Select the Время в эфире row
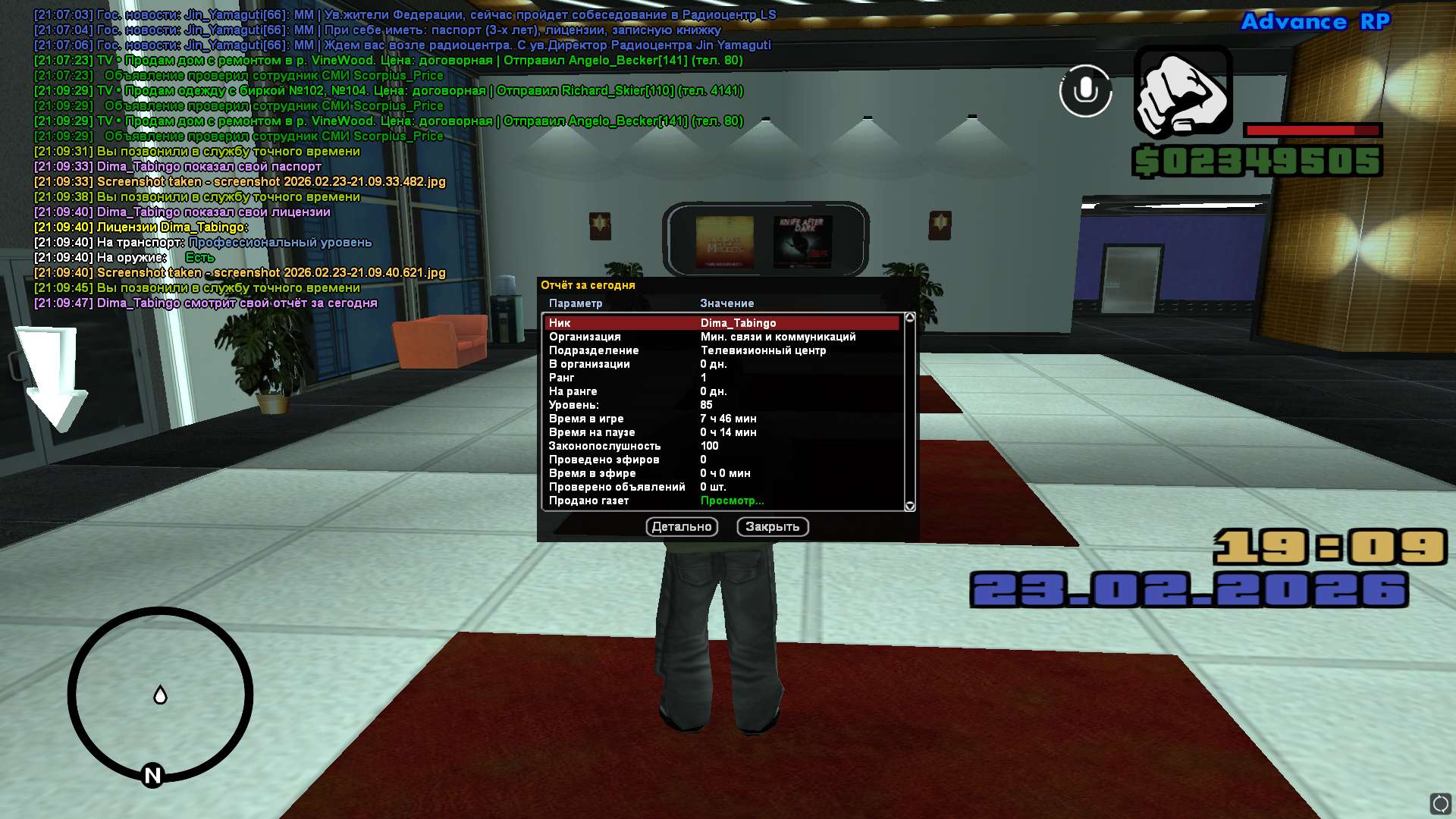This screenshot has height=819, width=1456. [x=721, y=473]
